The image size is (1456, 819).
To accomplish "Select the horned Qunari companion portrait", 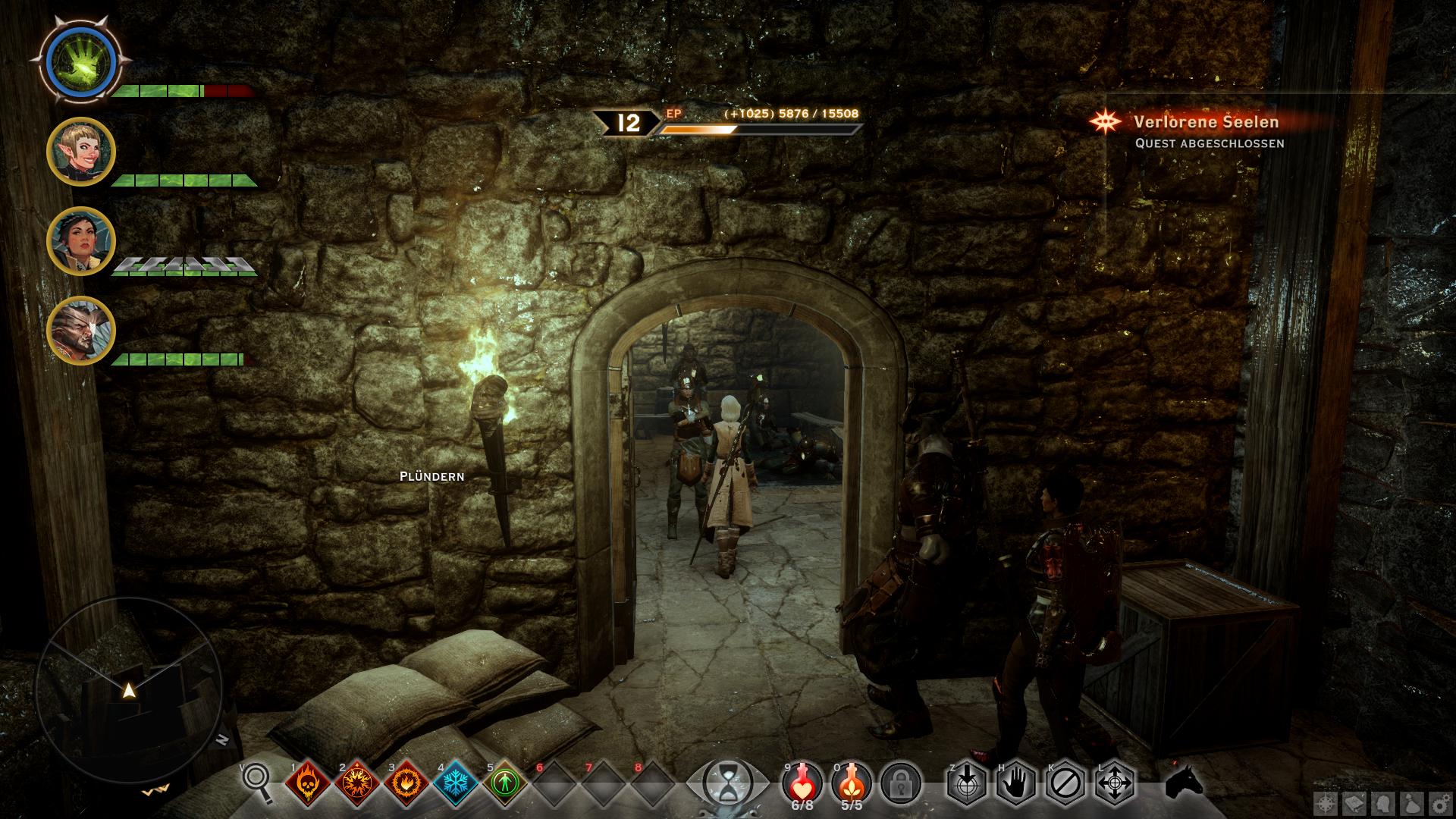I will 80,331.
